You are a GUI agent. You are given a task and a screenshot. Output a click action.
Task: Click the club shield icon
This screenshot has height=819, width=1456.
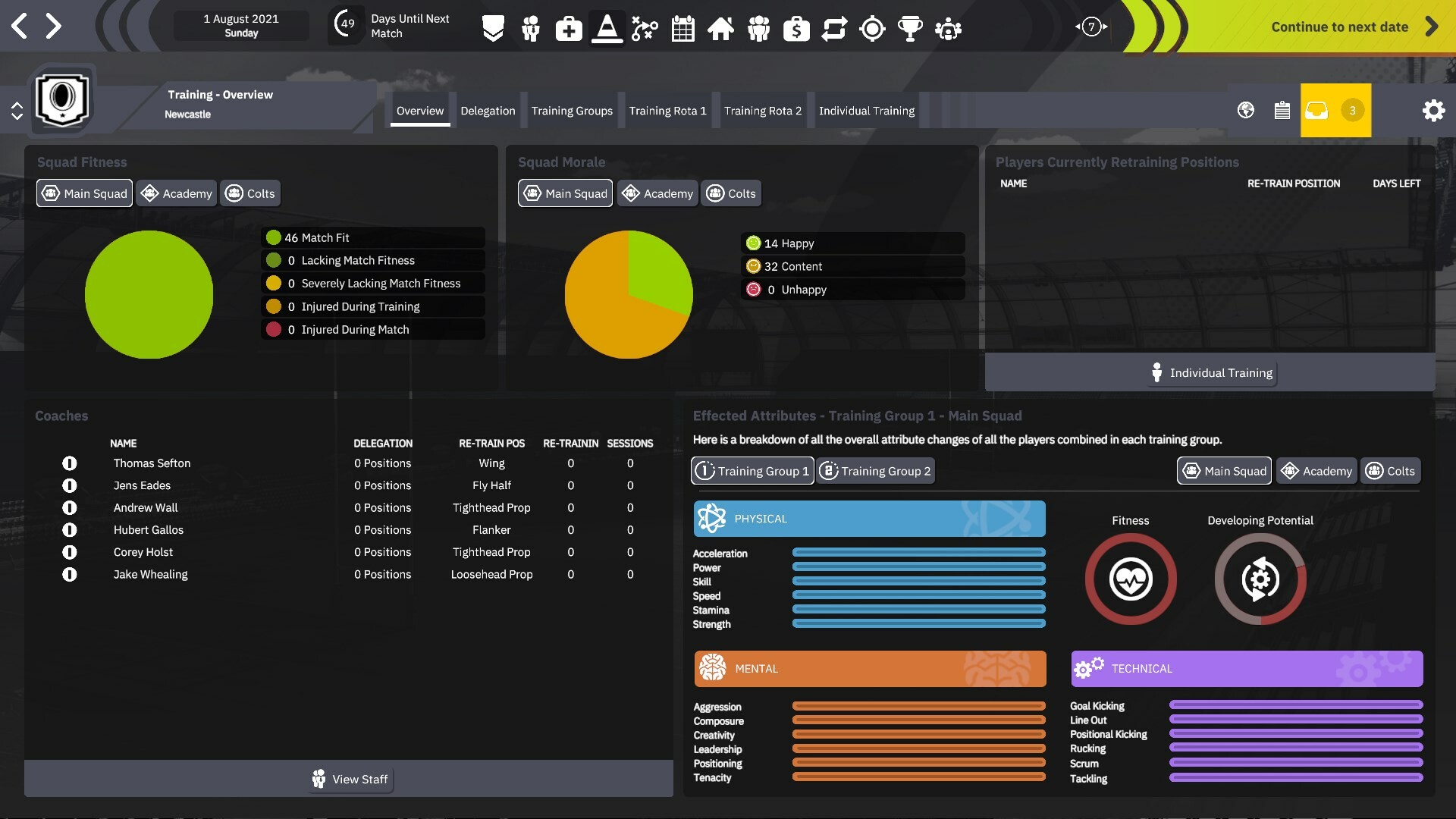[x=493, y=29]
